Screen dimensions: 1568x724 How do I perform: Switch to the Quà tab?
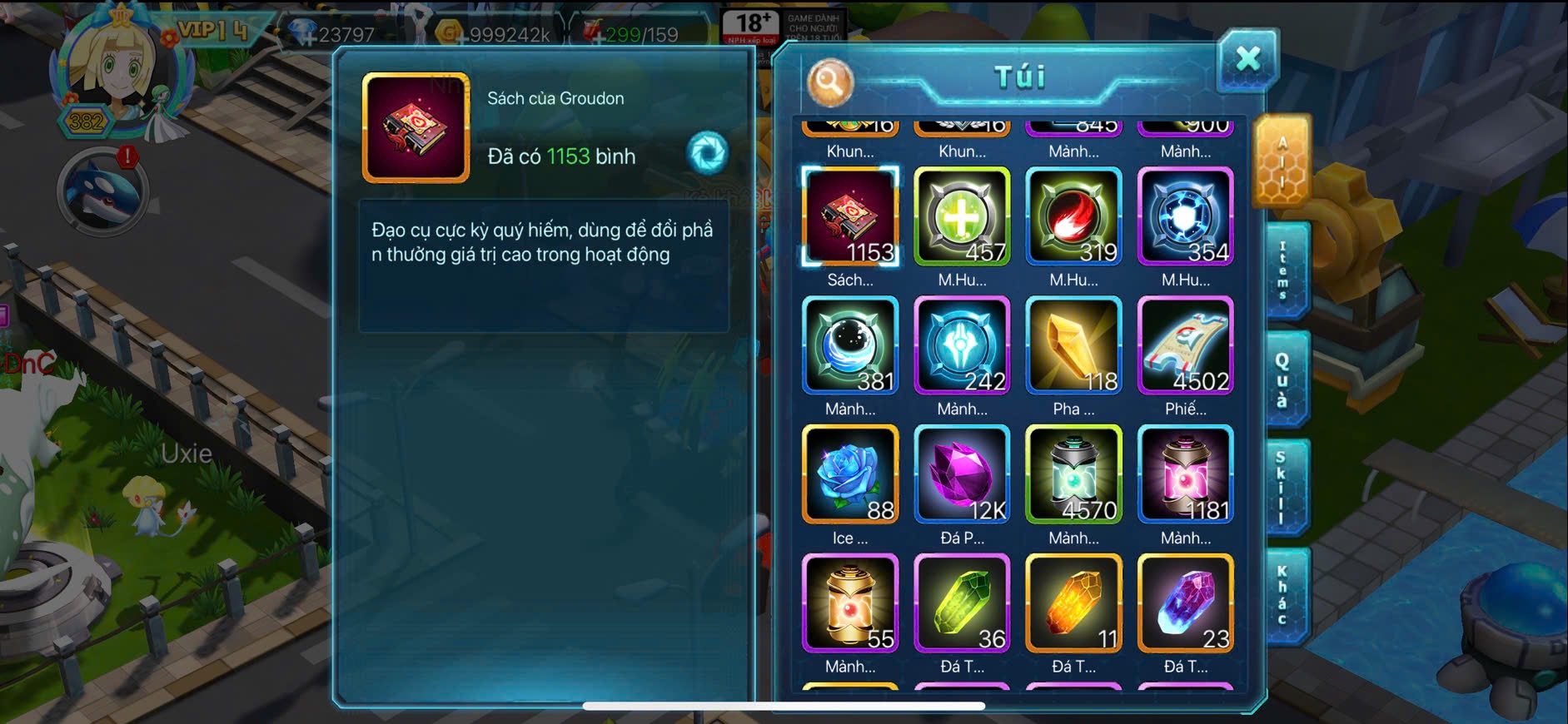pos(1283,379)
